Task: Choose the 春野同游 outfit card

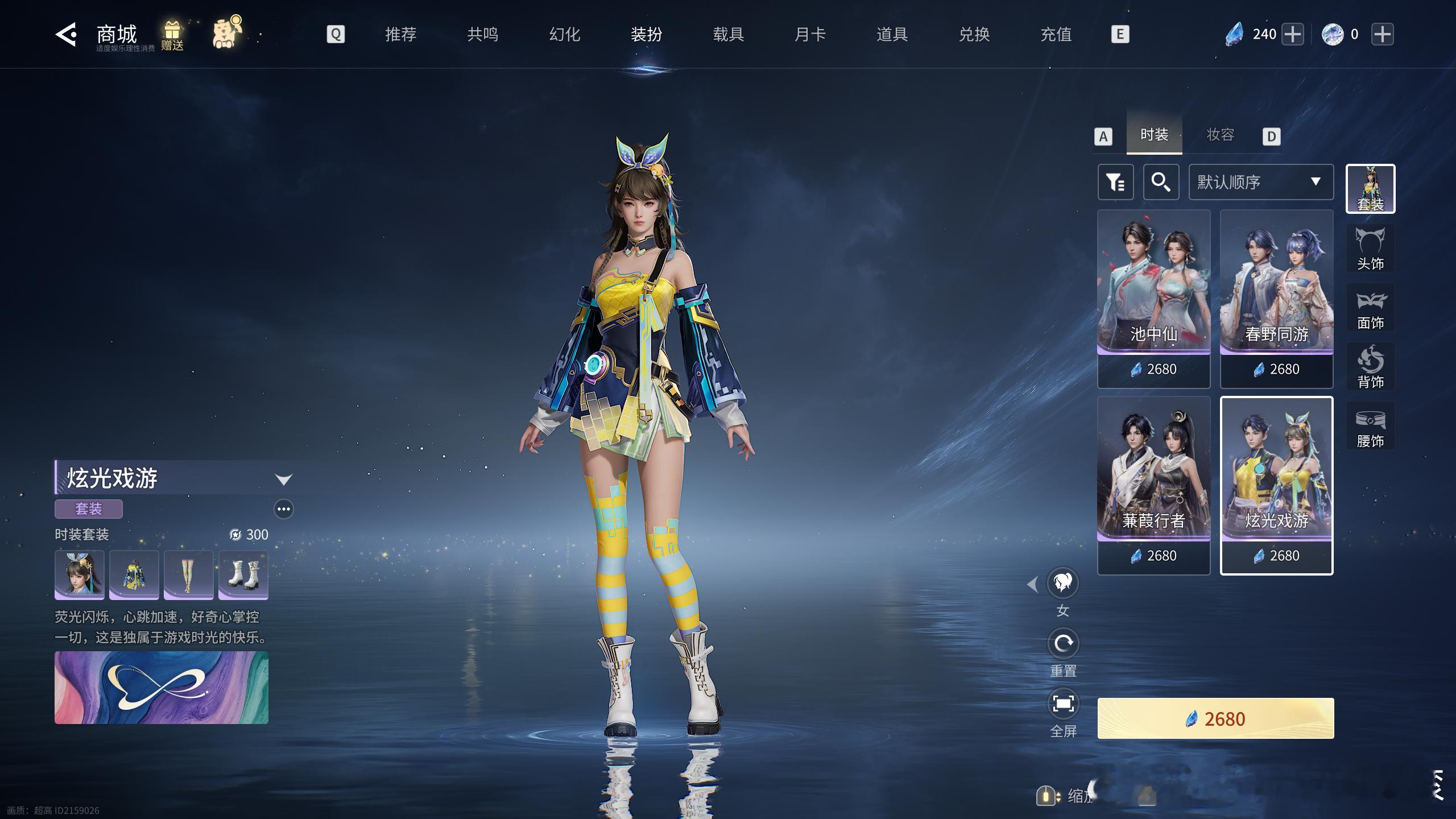Action: coord(1276,299)
